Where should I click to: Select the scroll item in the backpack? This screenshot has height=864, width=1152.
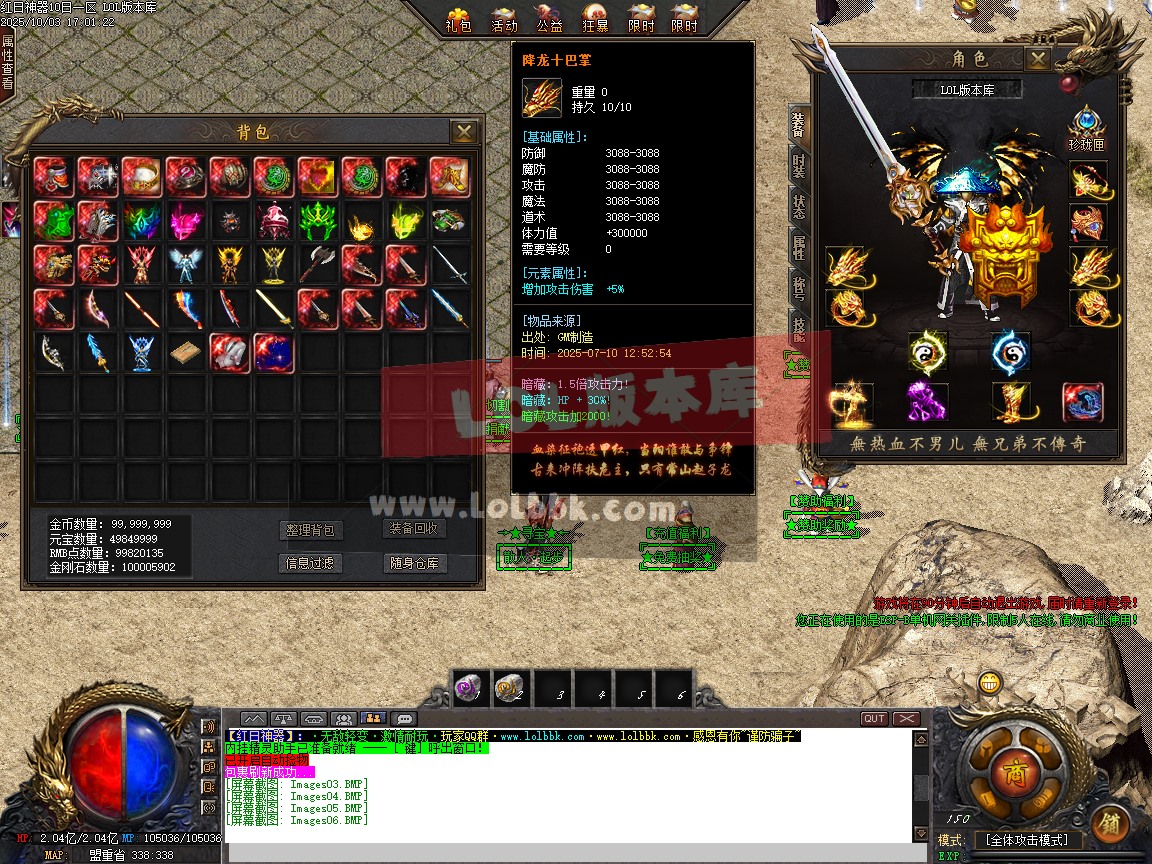click(x=185, y=353)
